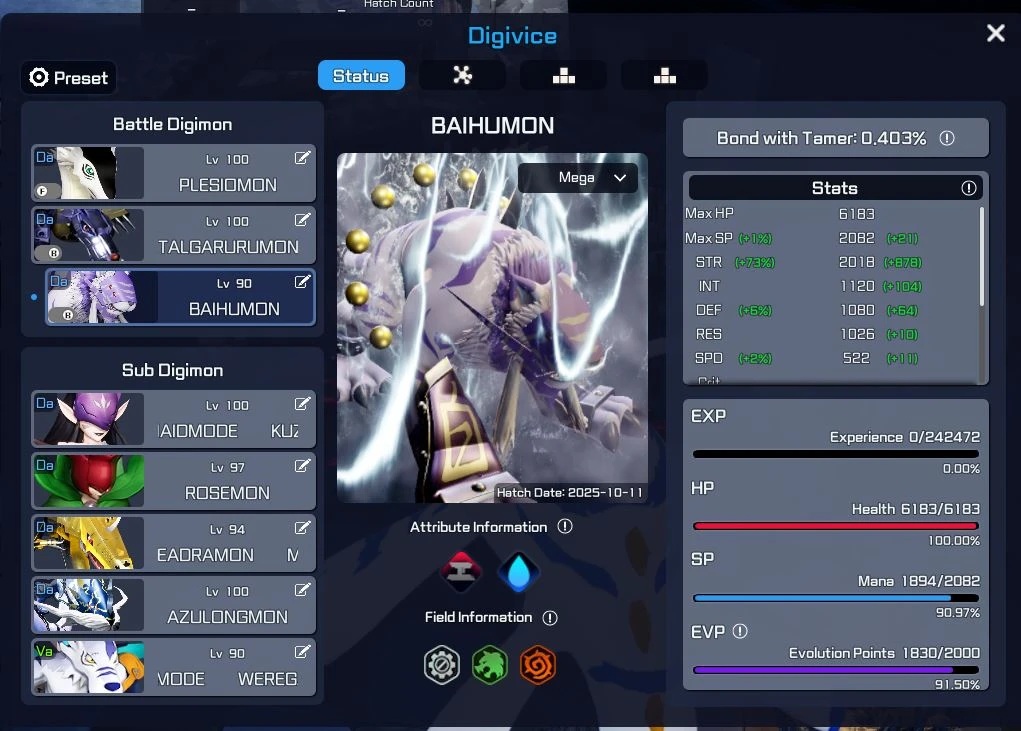Show Bond with Tamer info
Screen dimensions: 1021x731
[x=947, y=138]
